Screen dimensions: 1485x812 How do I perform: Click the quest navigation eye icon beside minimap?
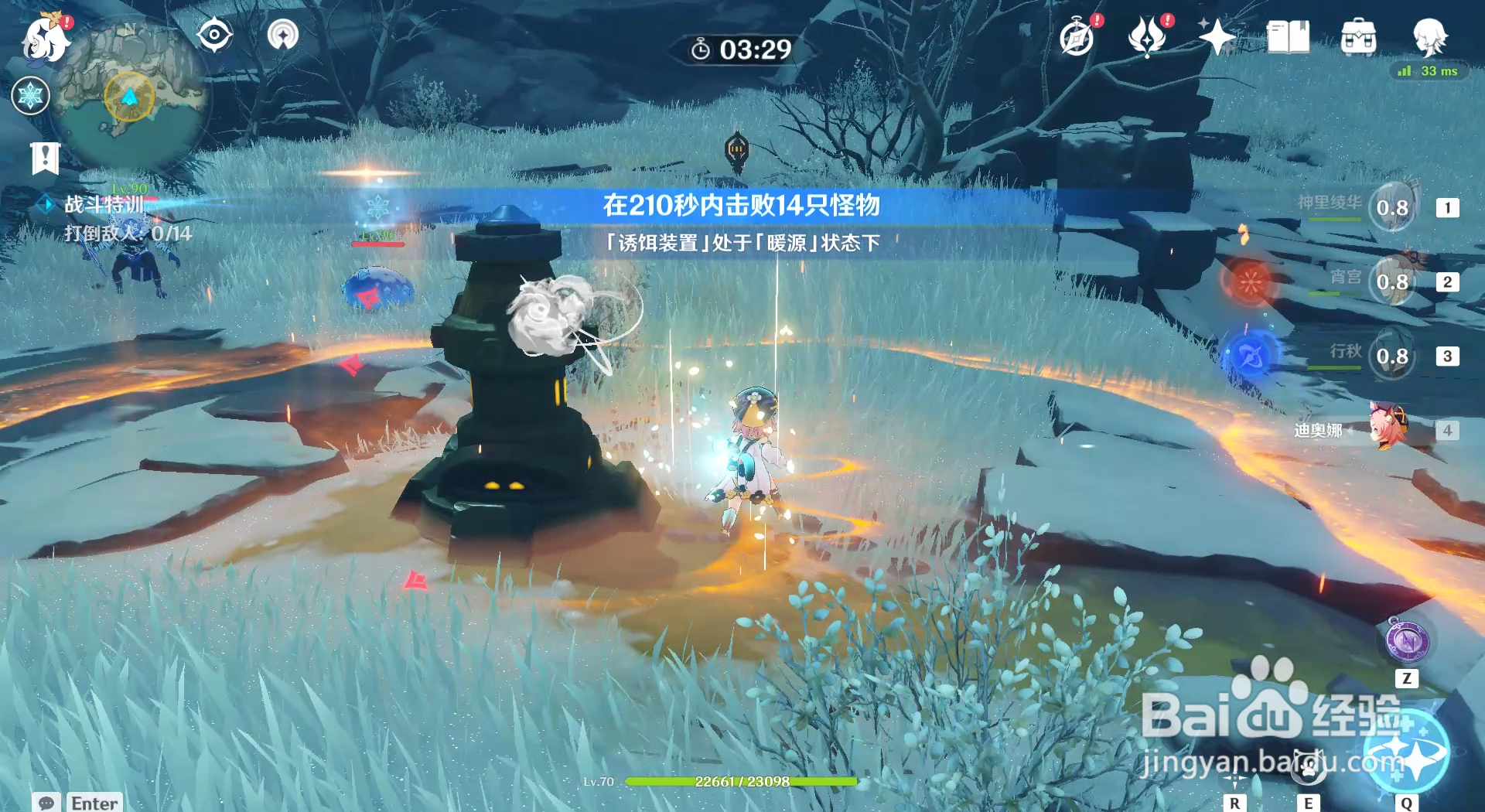coord(216,32)
